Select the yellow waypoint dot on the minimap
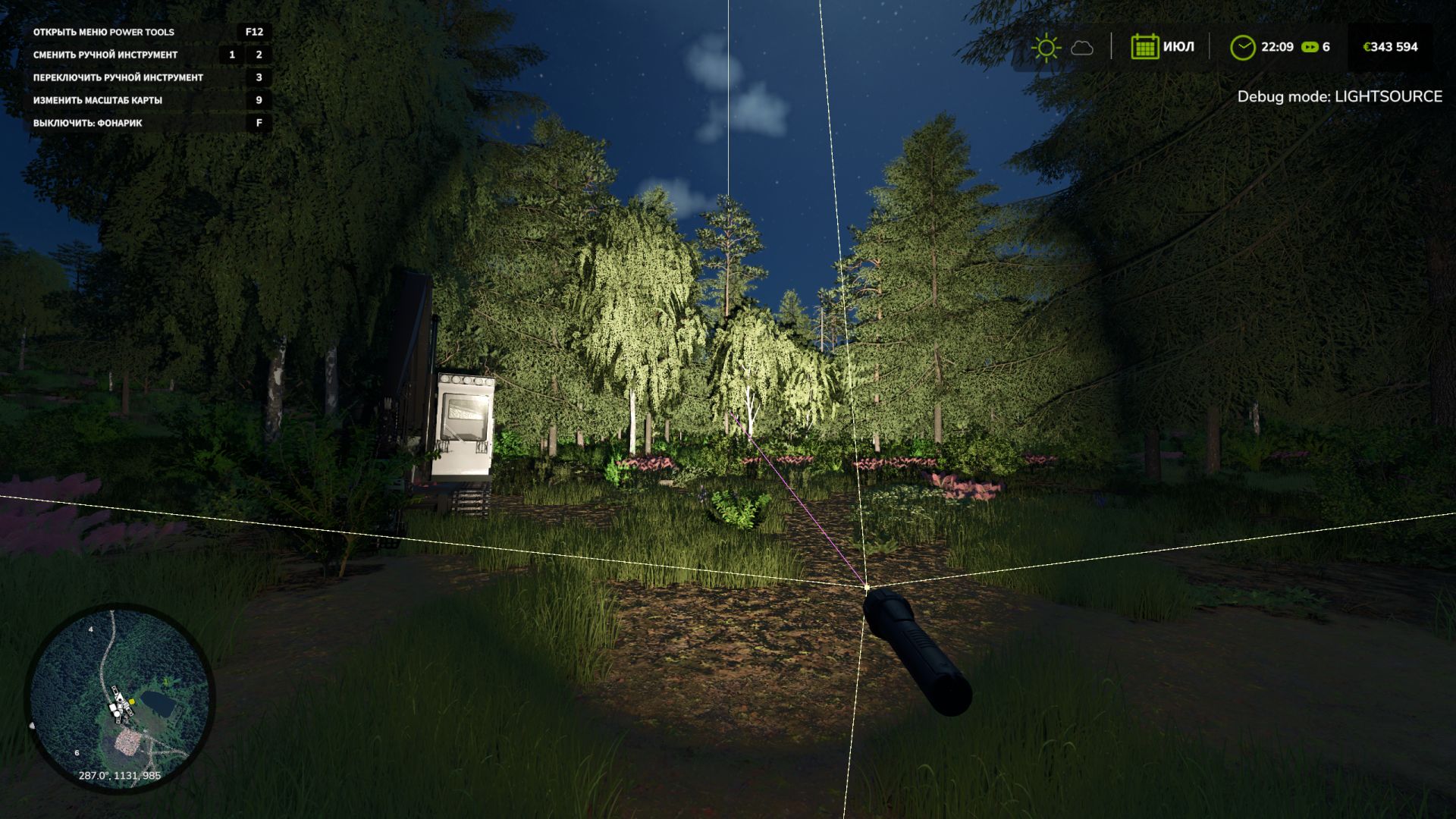The image size is (1456, 819). [132, 701]
